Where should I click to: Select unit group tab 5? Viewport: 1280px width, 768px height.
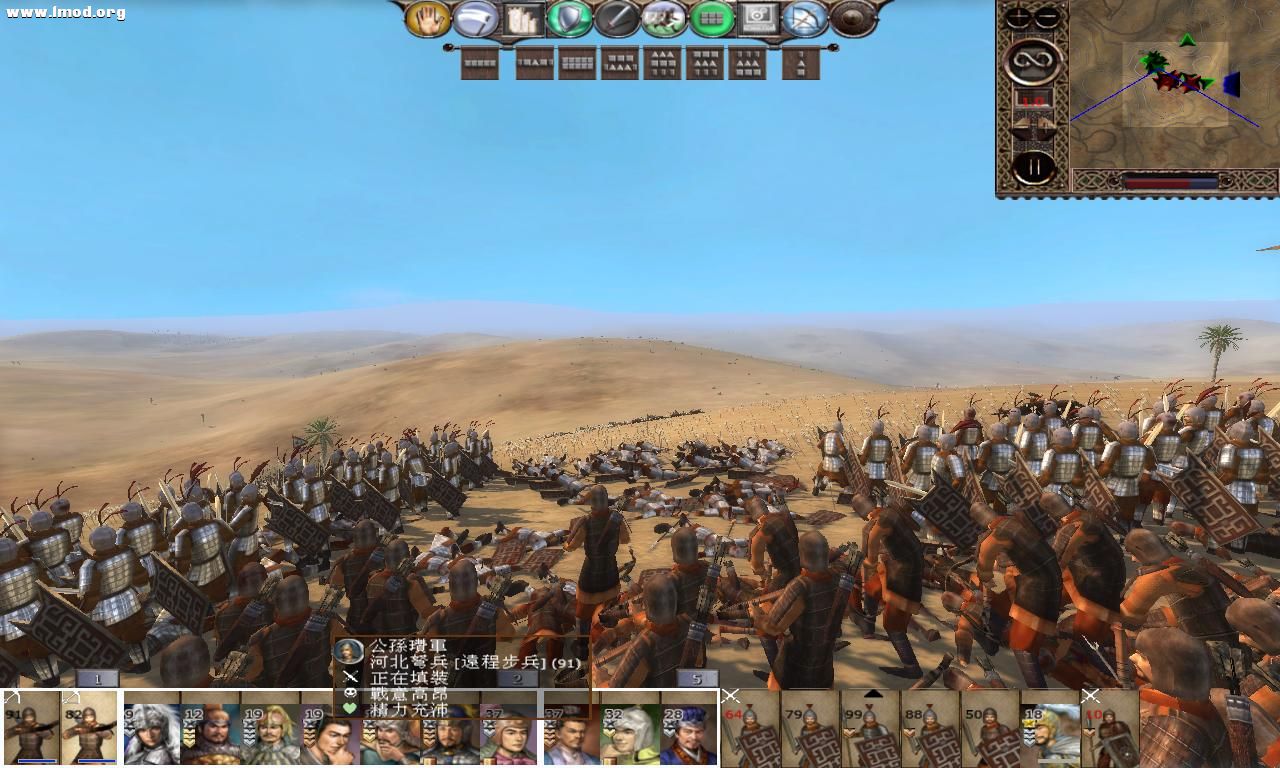tap(697, 677)
